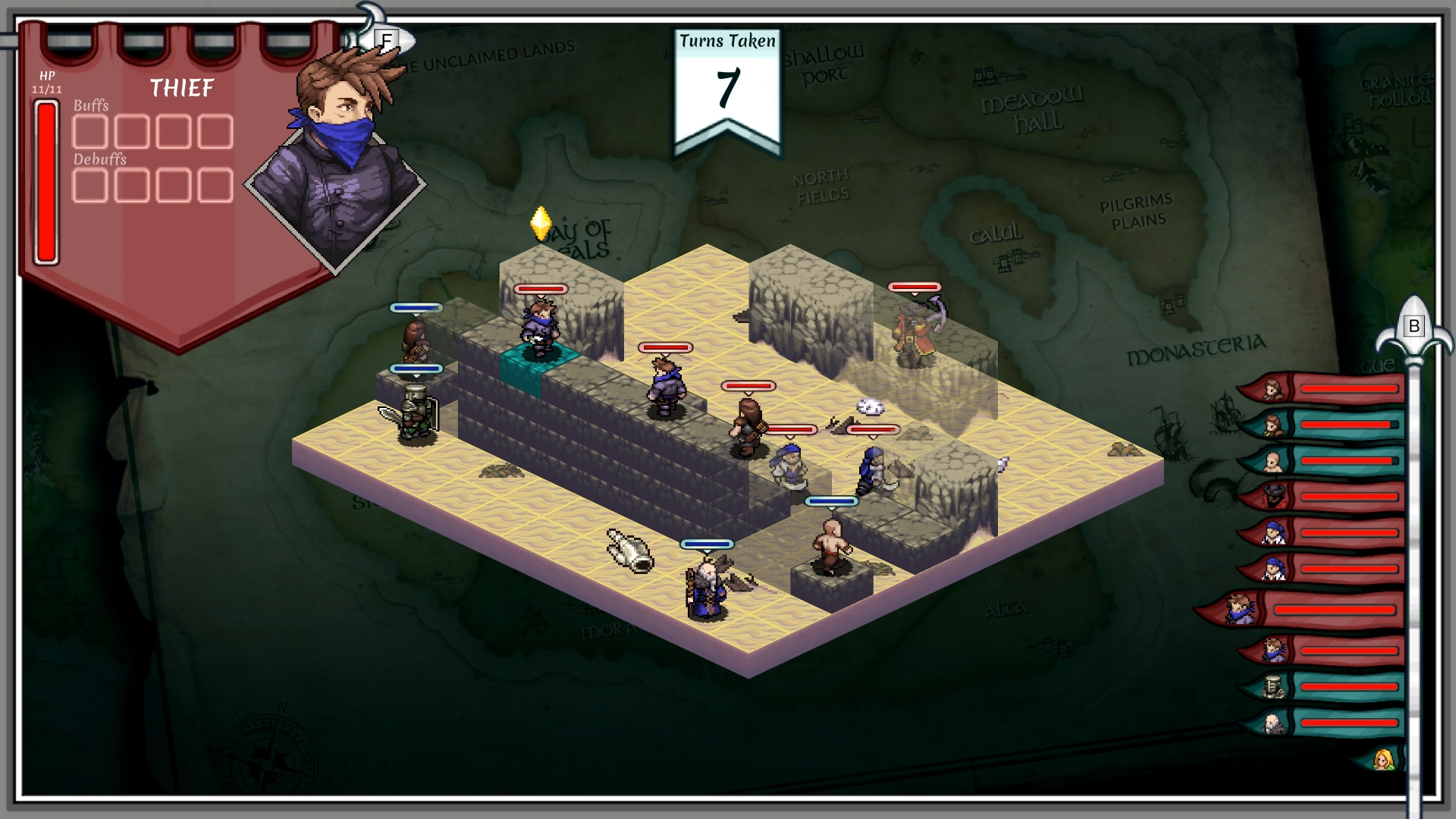Select the black-hat pirate captain turn-order entry

[x=1319, y=497]
